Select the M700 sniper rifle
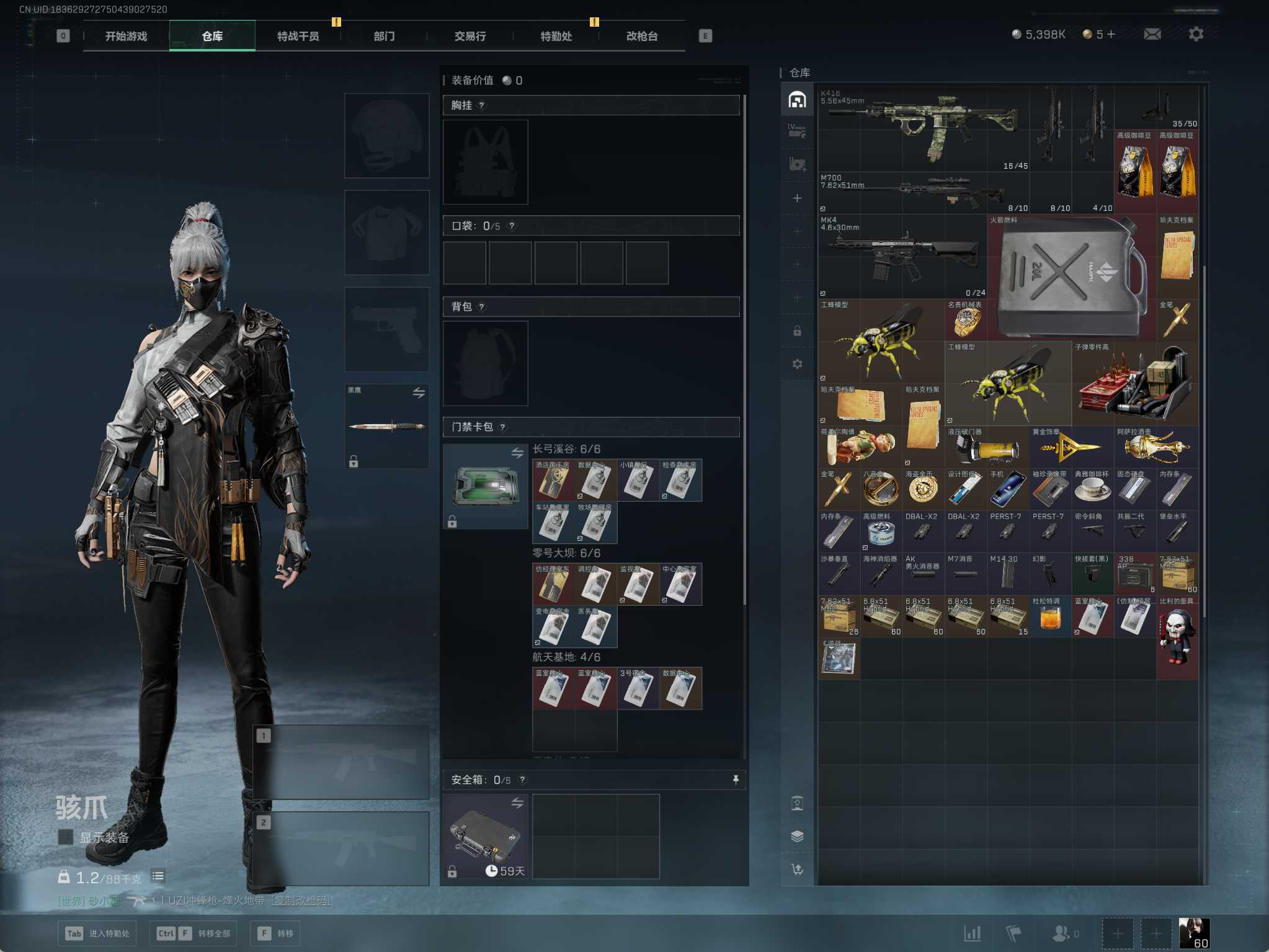 [x=923, y=191]
